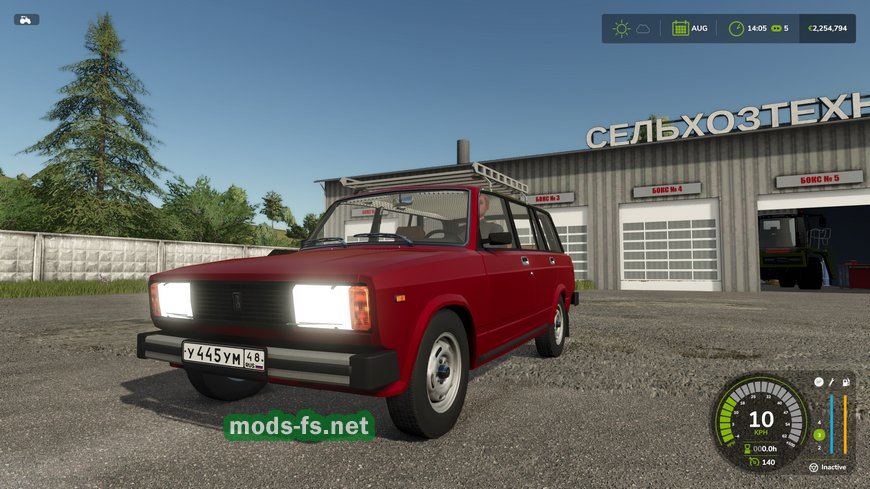Viewport: 870px width, 489px height.
Task: Open the farm money balance display
Action: tap(826, 28)
